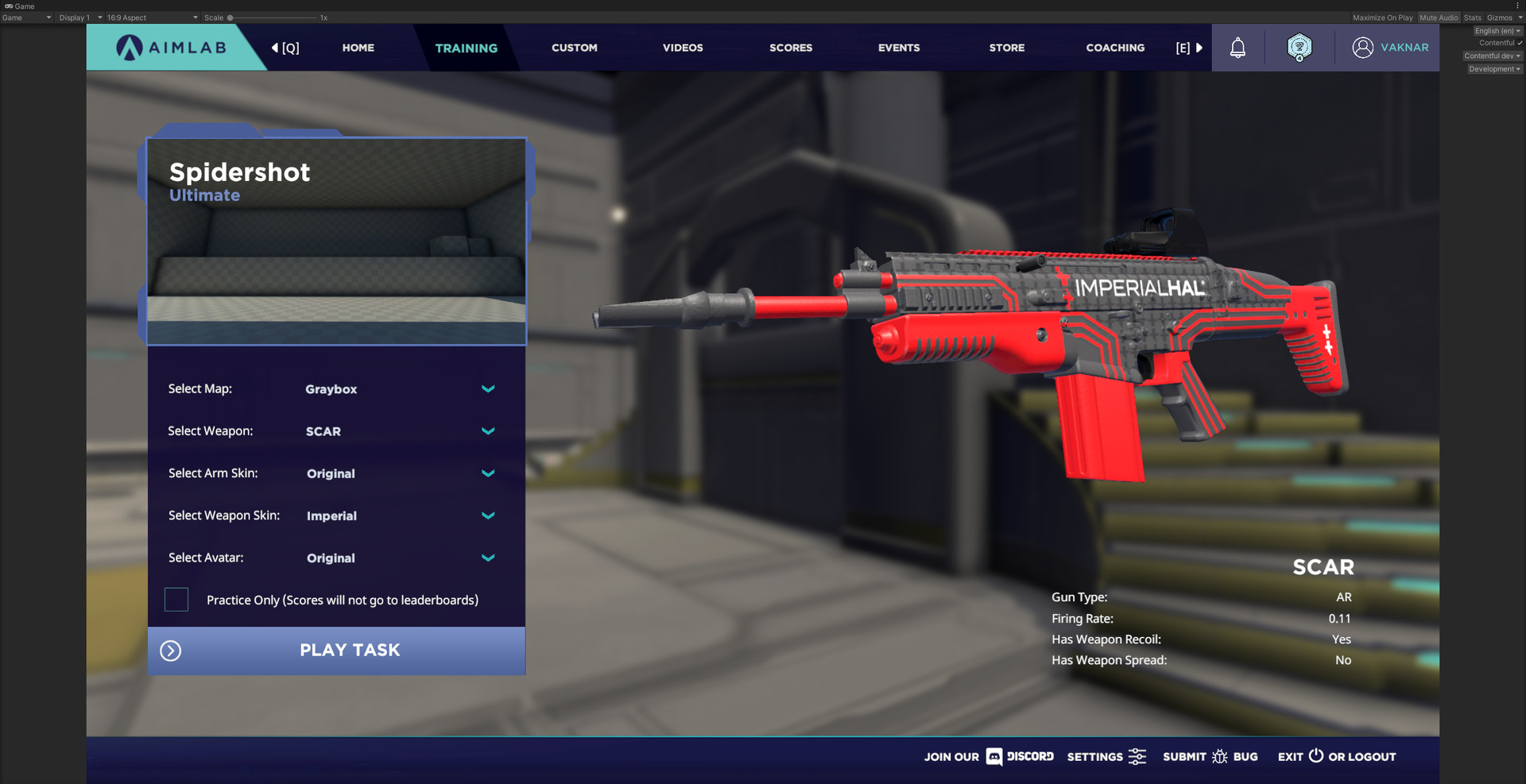Click the settings sliders icon

coord(1138,757)
